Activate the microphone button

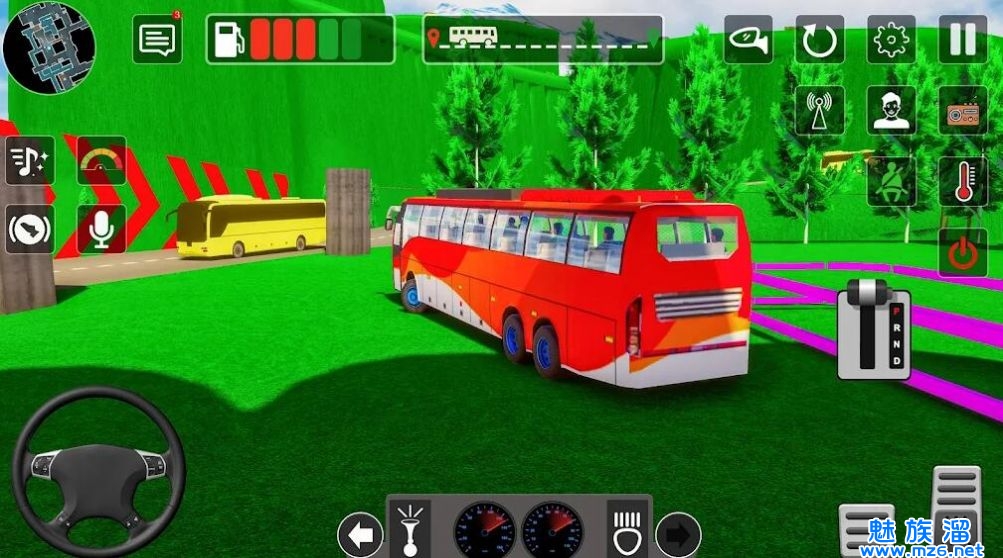[101, 230]
